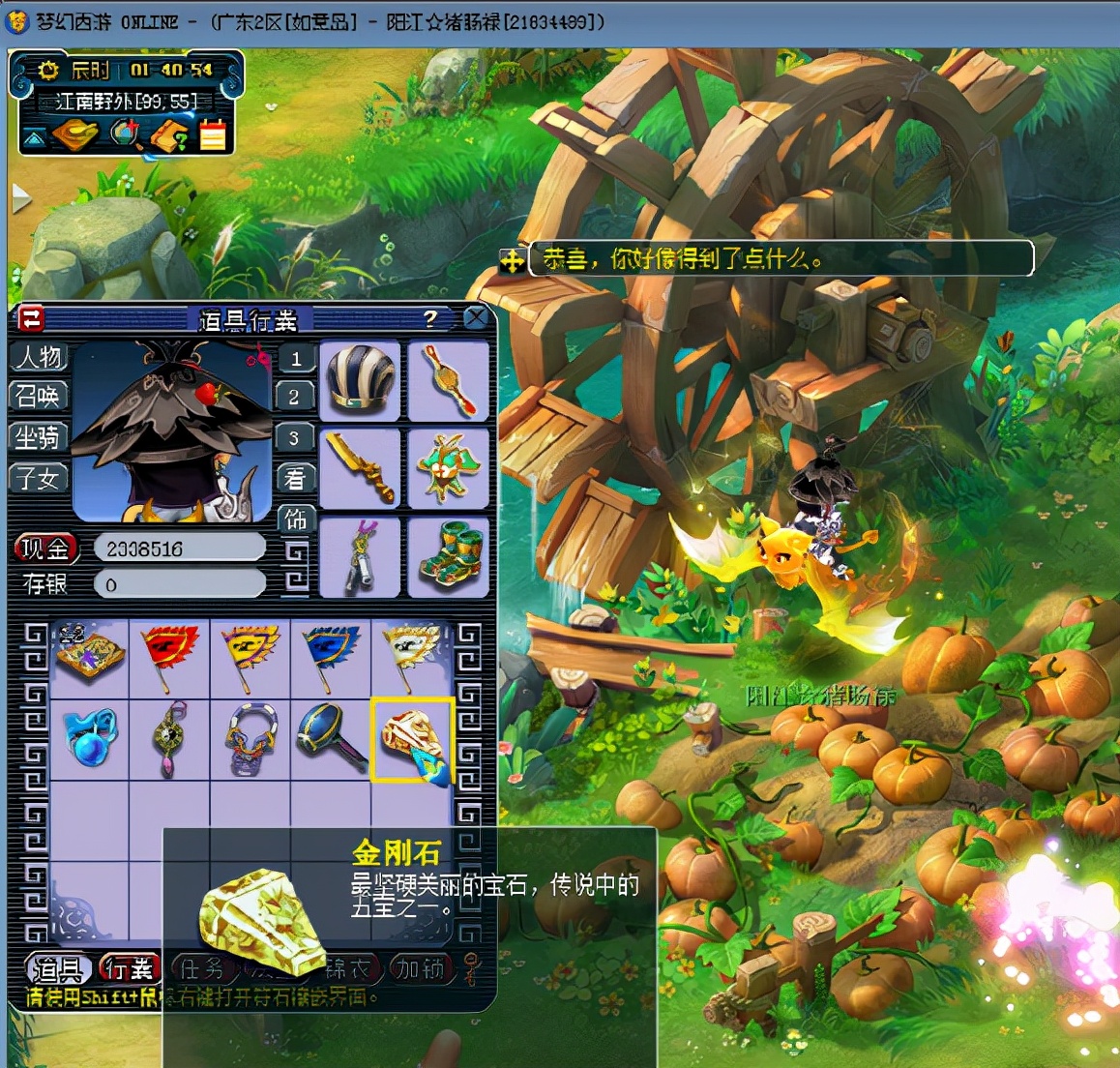The height and width of the screenshot is (1068, 1120).
Task: Close the 道具行囊 inventory window
Action: [x=475, y=318]
